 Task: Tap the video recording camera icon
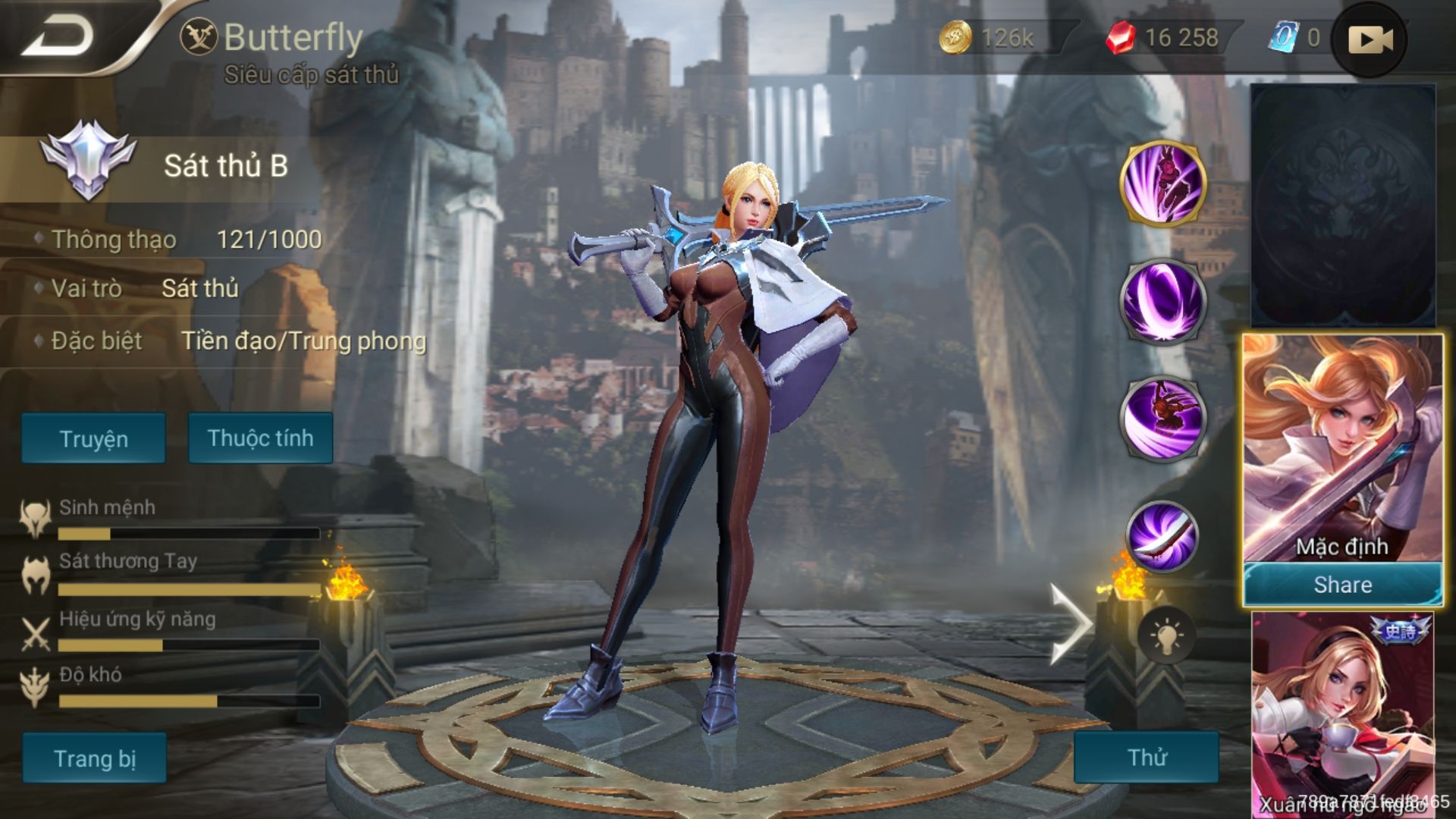(1370, 39)
